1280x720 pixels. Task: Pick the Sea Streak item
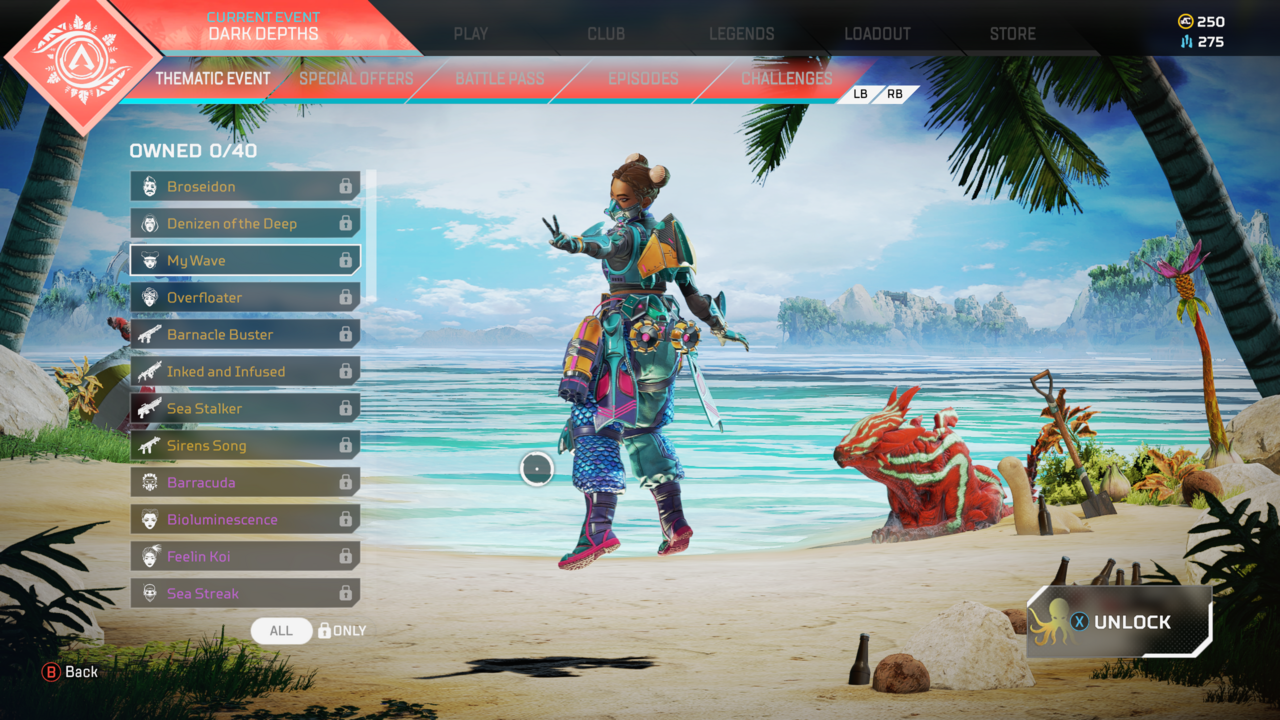pos(245,594)
